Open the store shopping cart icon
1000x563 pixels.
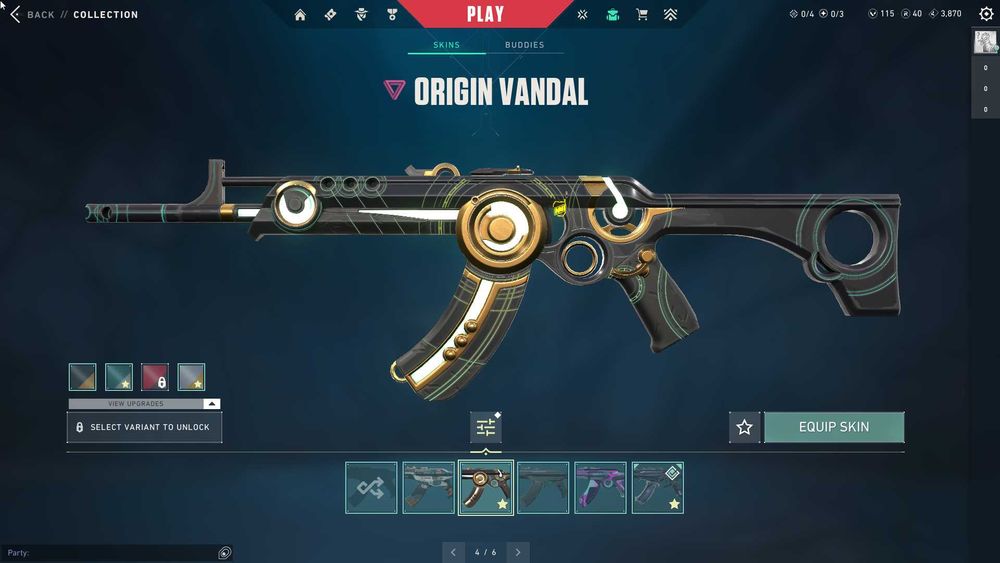[x=642, y=15]
